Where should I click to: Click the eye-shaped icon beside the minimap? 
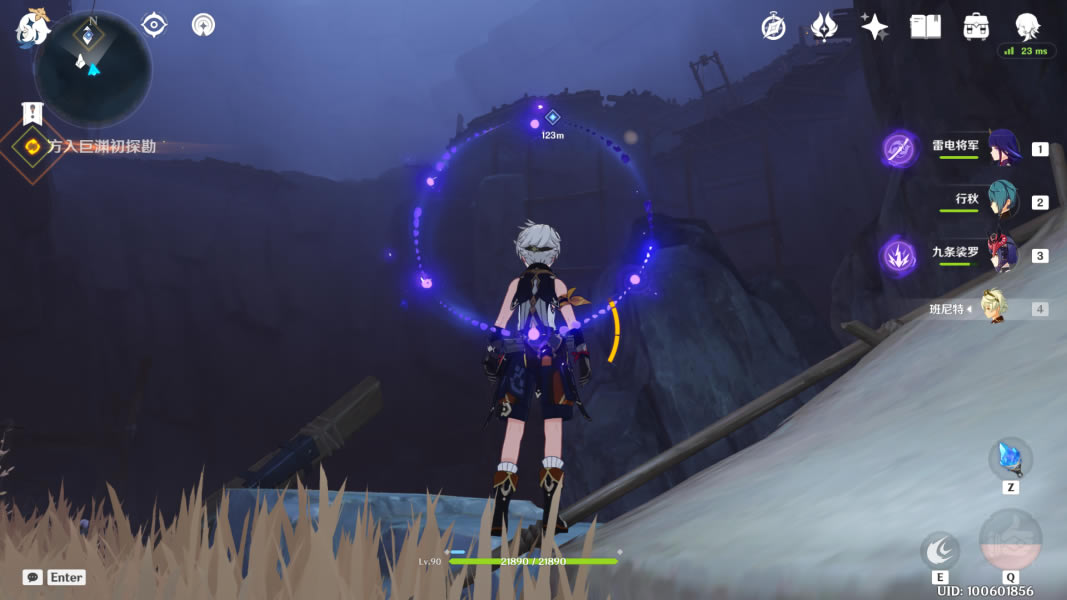tap(154, 25)
